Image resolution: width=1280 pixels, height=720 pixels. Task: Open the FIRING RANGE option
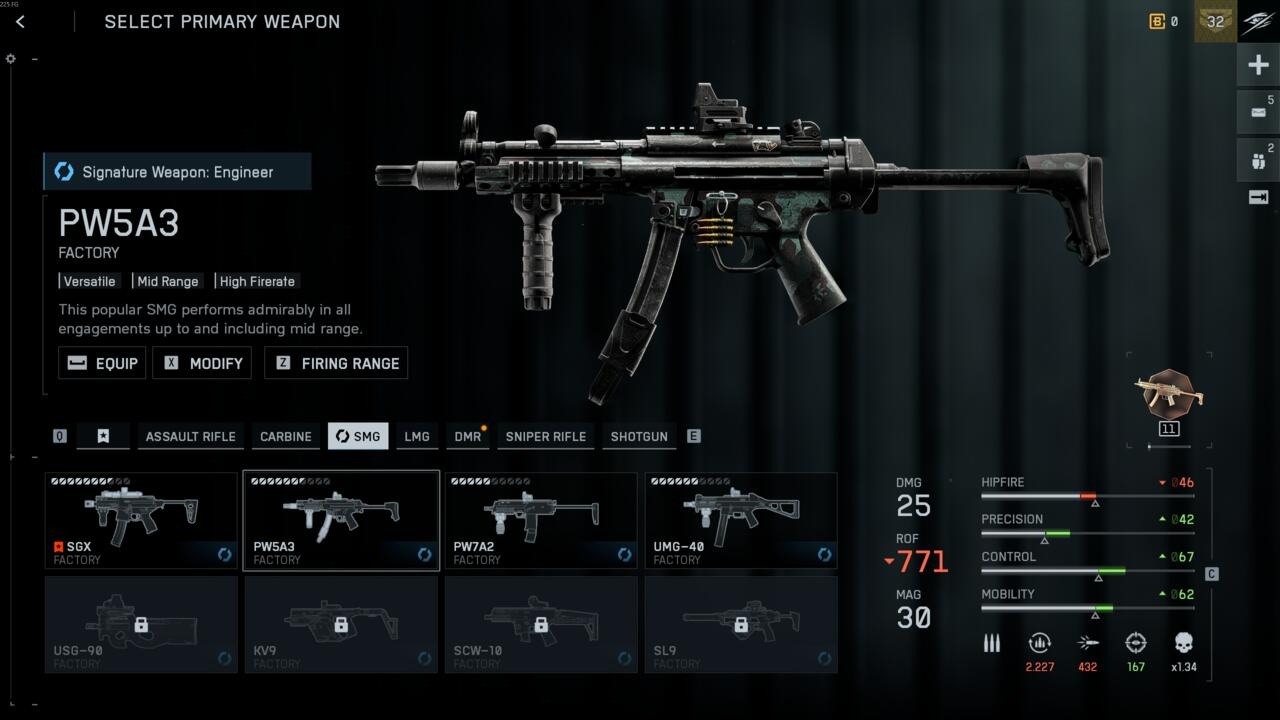[335, 363]
